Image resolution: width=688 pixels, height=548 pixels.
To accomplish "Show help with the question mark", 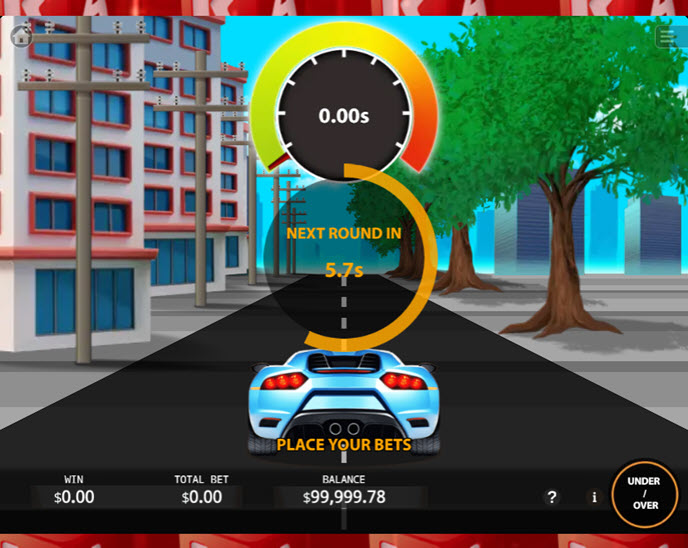I will 552,497.
